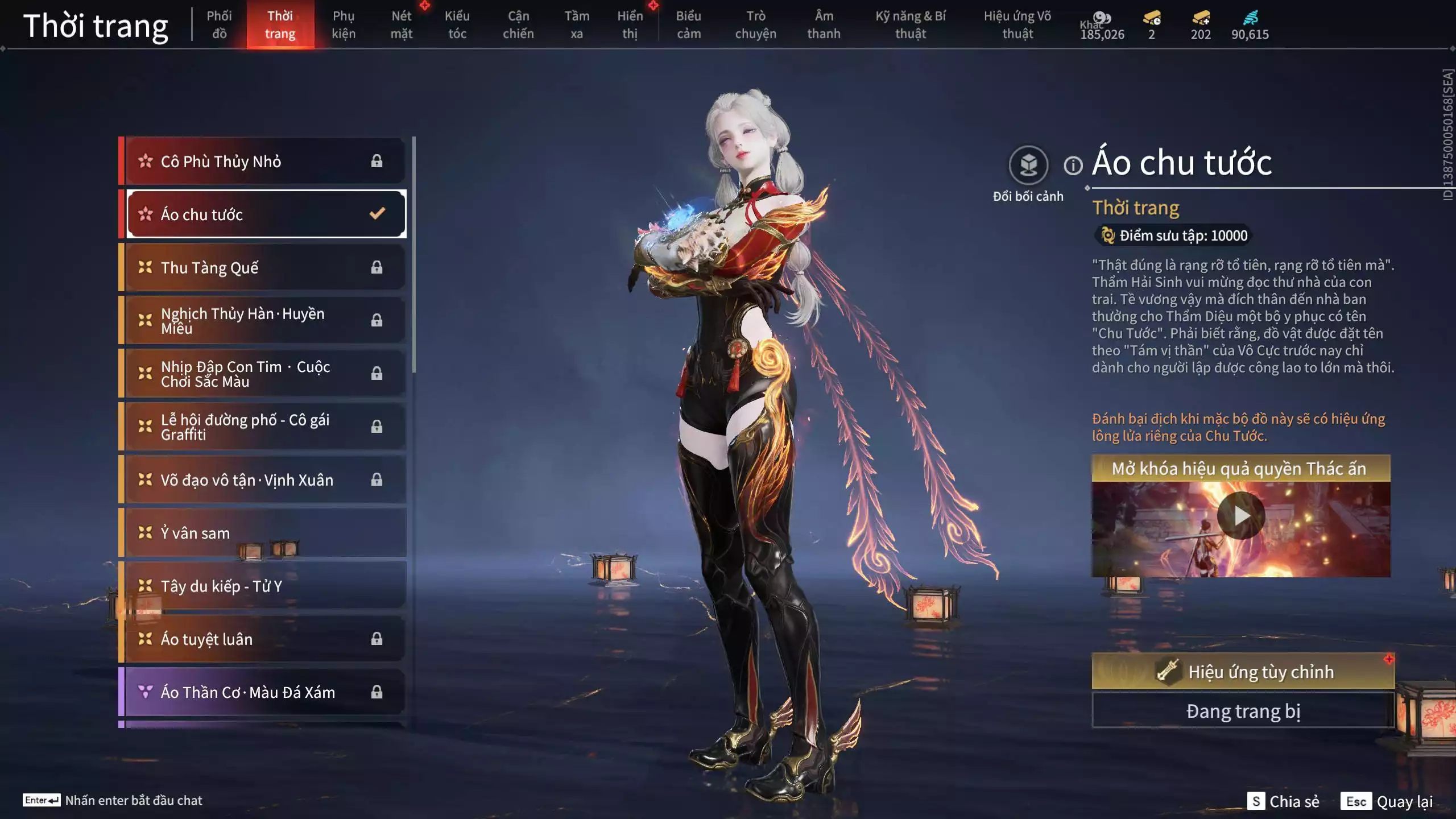Select the Nét mặt tab
The height and width of the screenshot is (819, 1456).
(x=401, y=24)
